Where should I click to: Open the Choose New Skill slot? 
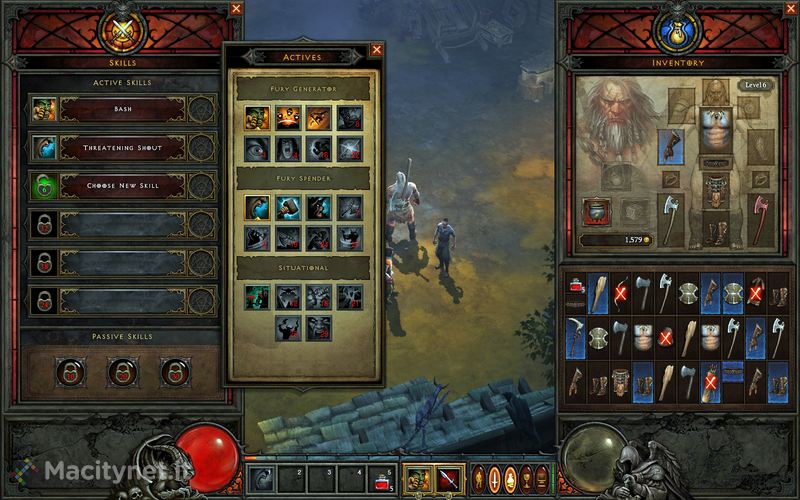(x=122, y=185)
